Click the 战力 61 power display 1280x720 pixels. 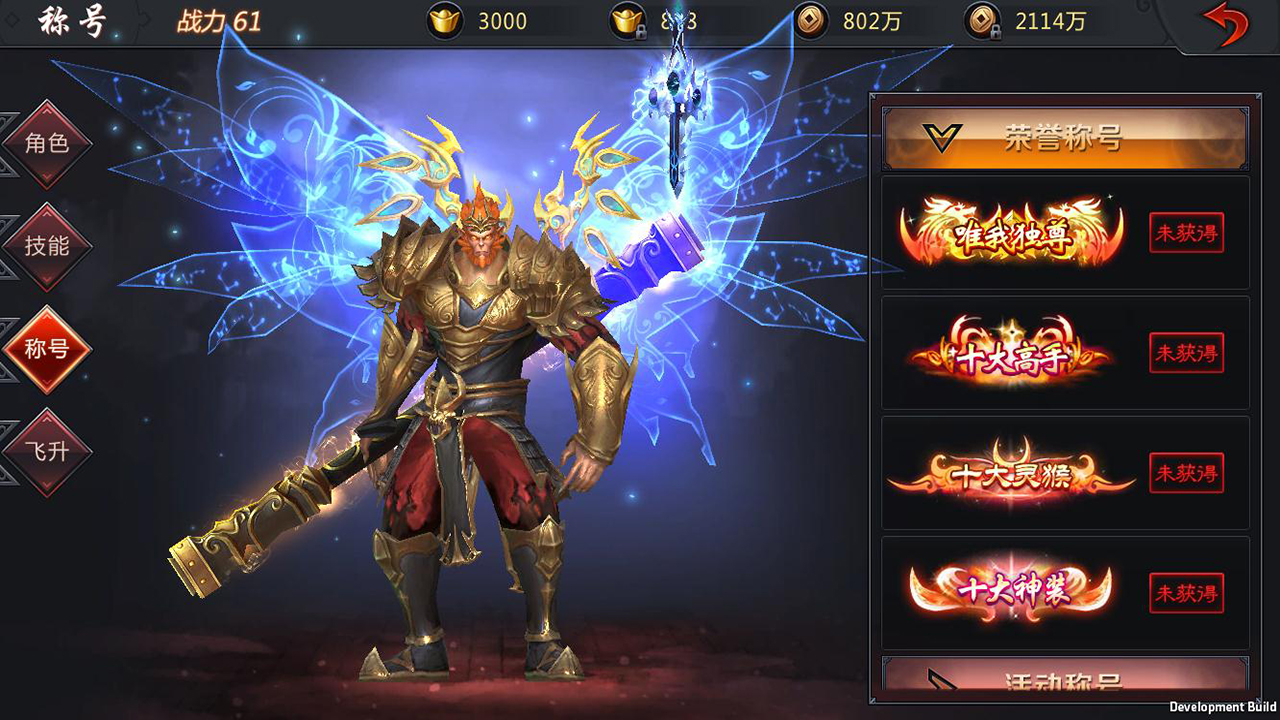tap(218, 21)
